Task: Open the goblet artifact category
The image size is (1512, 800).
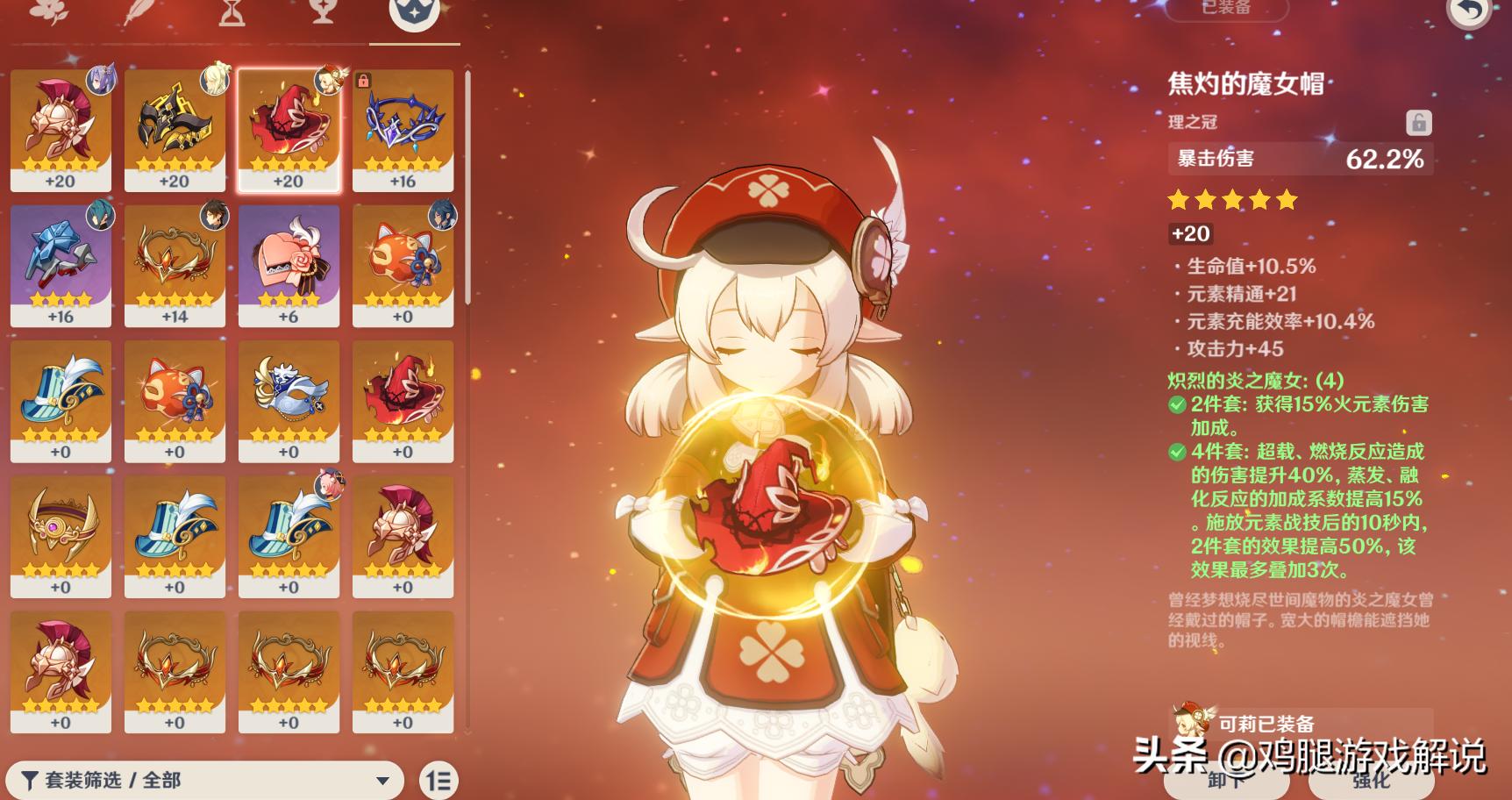Action: pyautogui.click(x=322, y=16)
